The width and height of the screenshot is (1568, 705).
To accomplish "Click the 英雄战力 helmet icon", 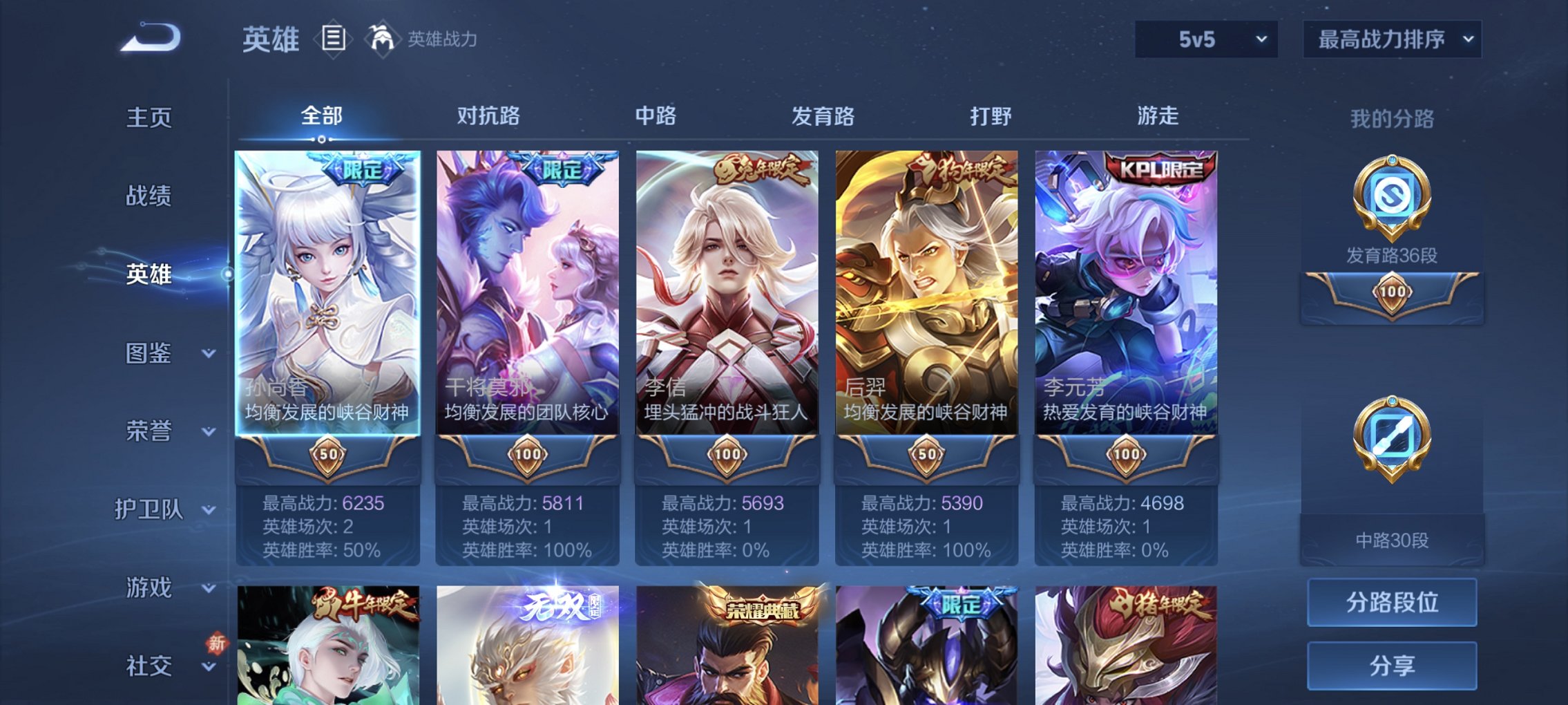I will click(x=382, y=38).
